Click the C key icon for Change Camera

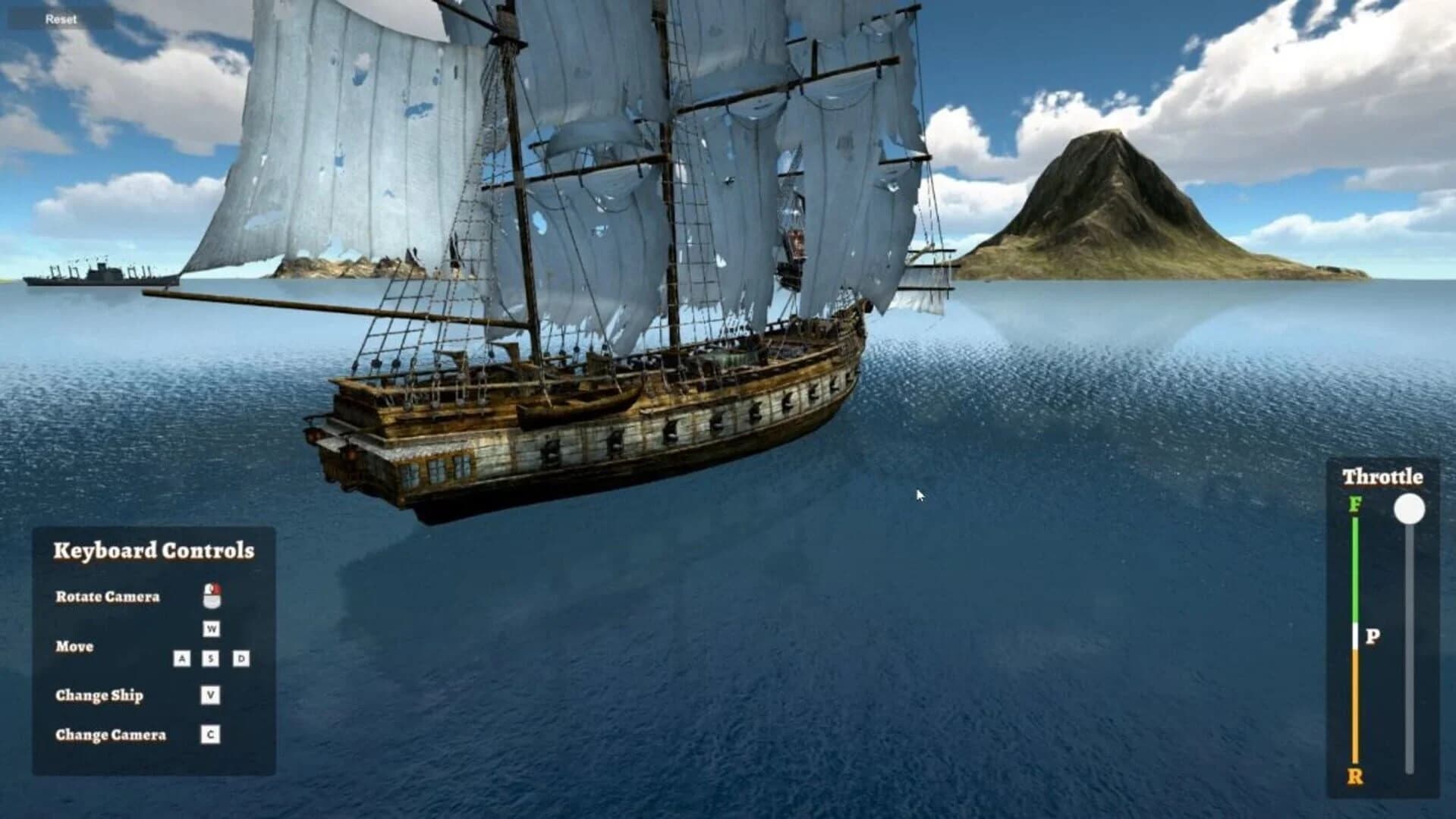point(209,733)
